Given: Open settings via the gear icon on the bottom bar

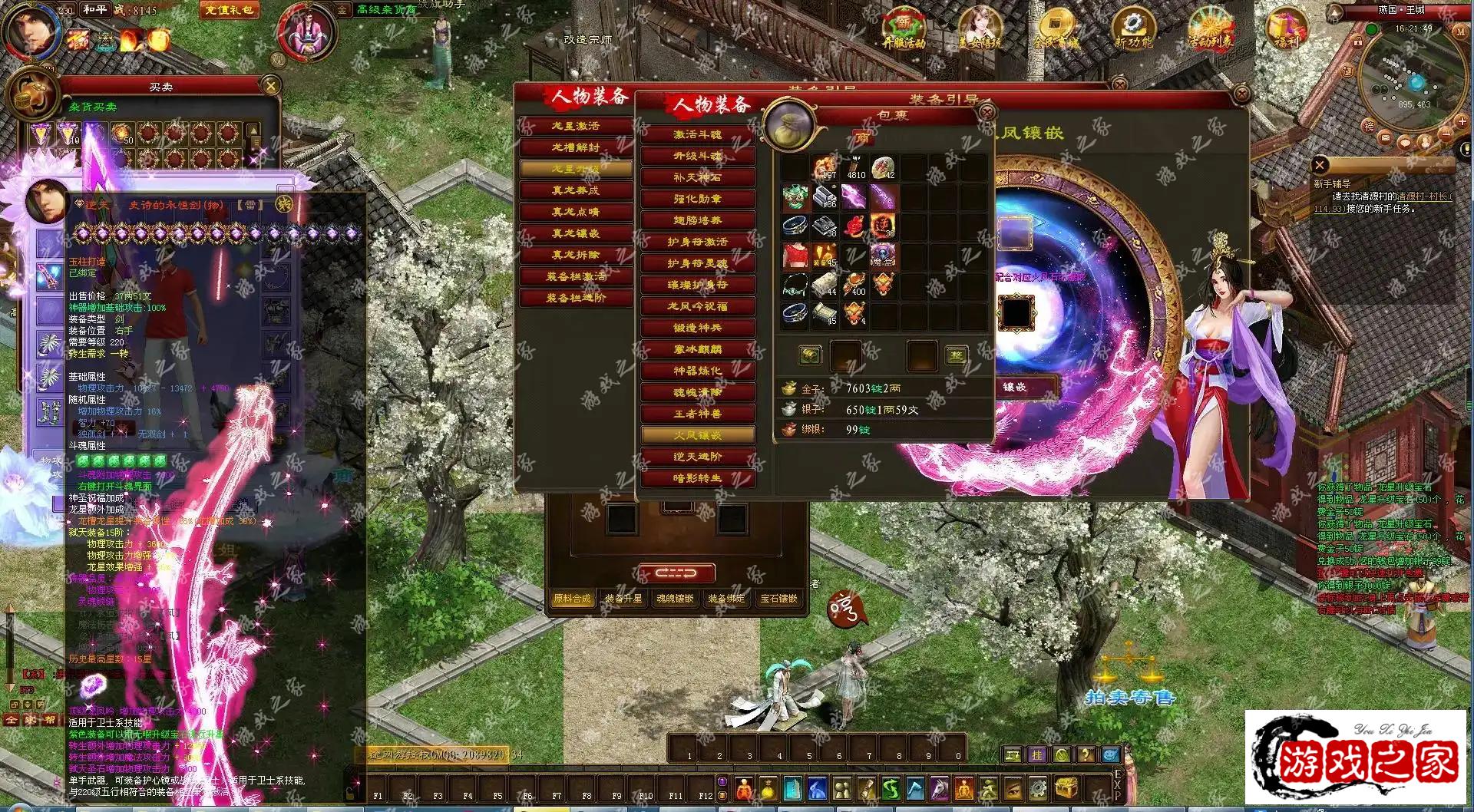Looking at the screenshot, I should [1037, 787].
